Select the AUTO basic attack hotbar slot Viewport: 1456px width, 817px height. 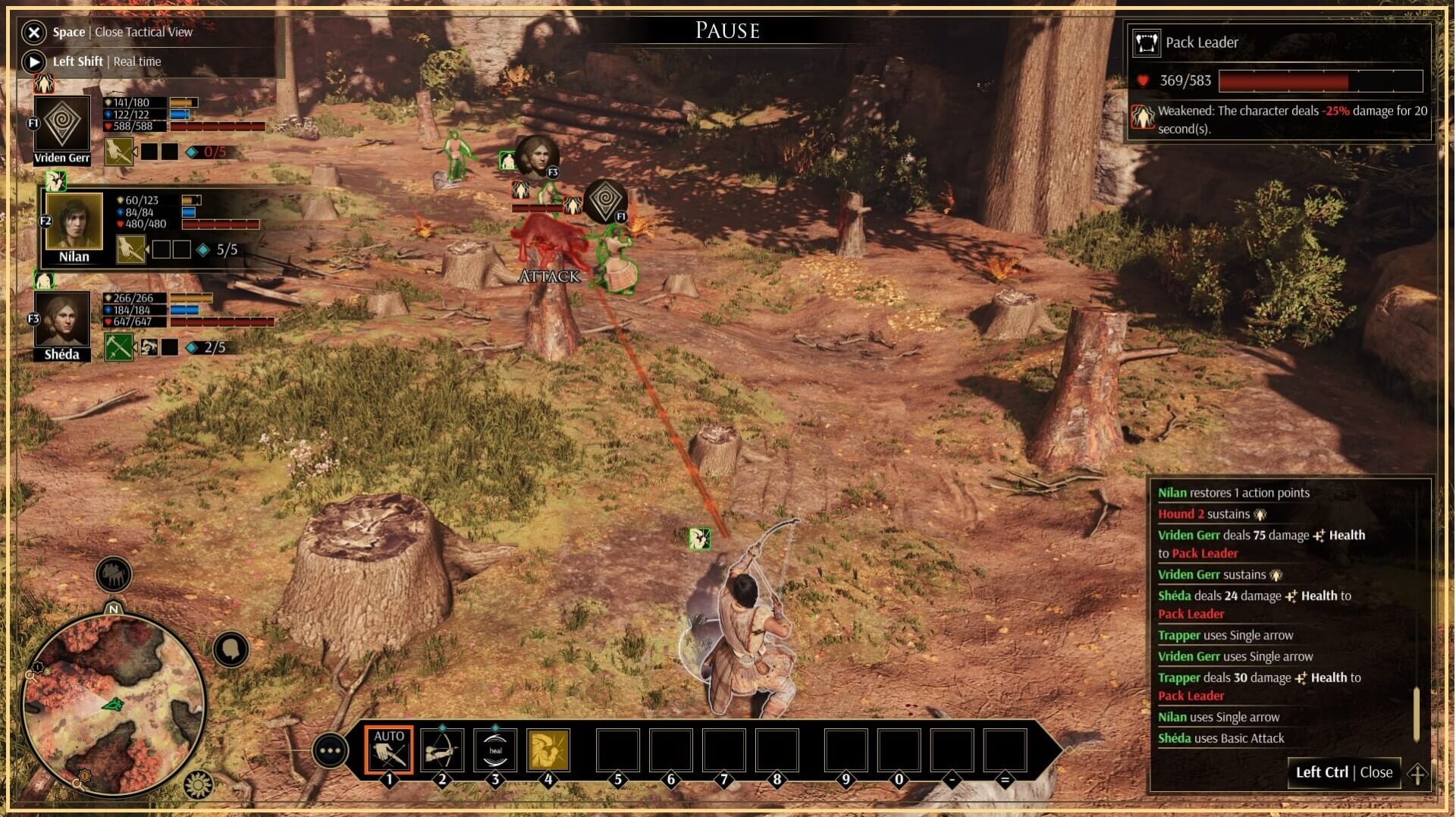click(x=389, y=750)
